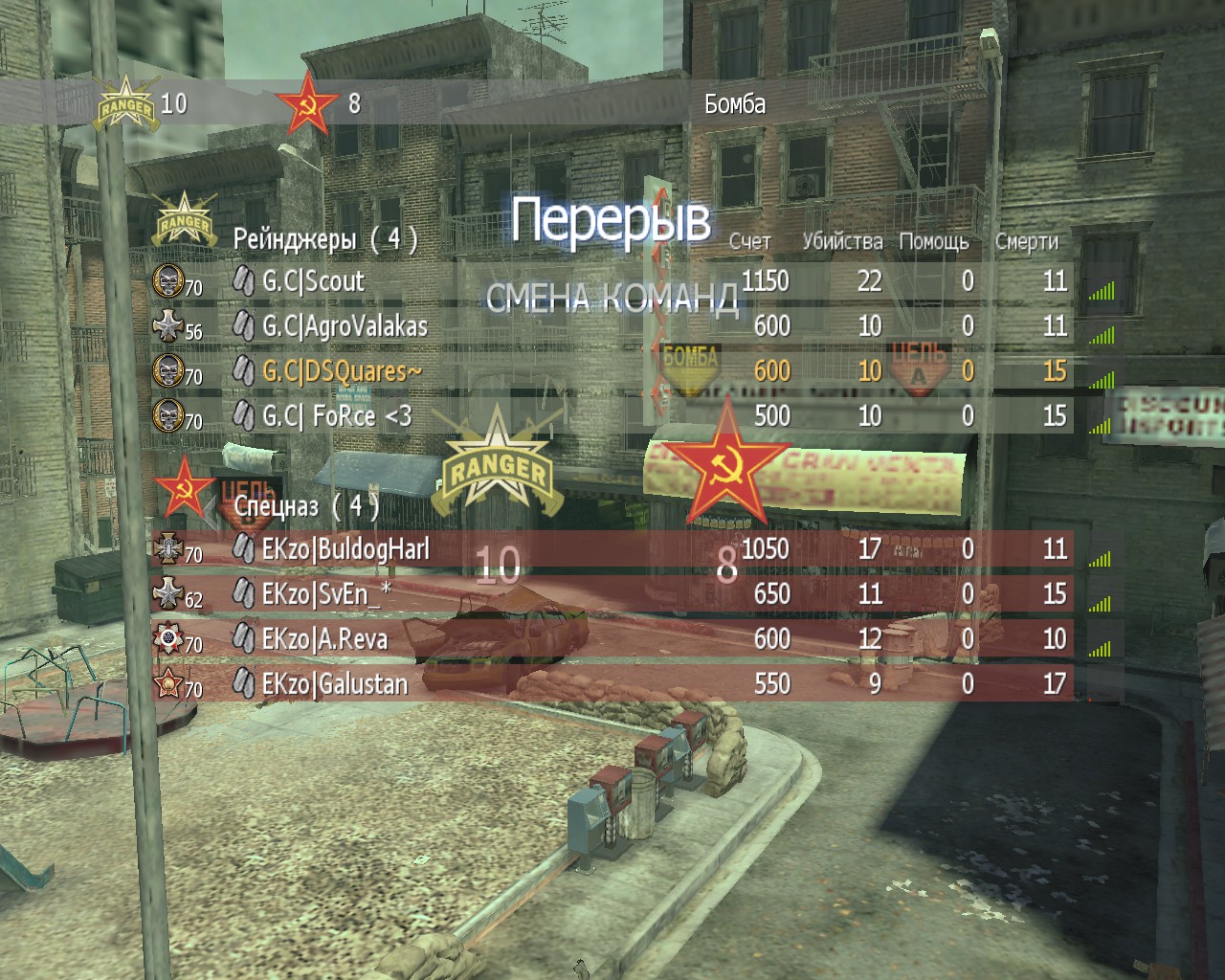This screenshot has height=980, width=1225.
Task: Choose player EKzo|Galustan in the list
Action: point(334,683)
